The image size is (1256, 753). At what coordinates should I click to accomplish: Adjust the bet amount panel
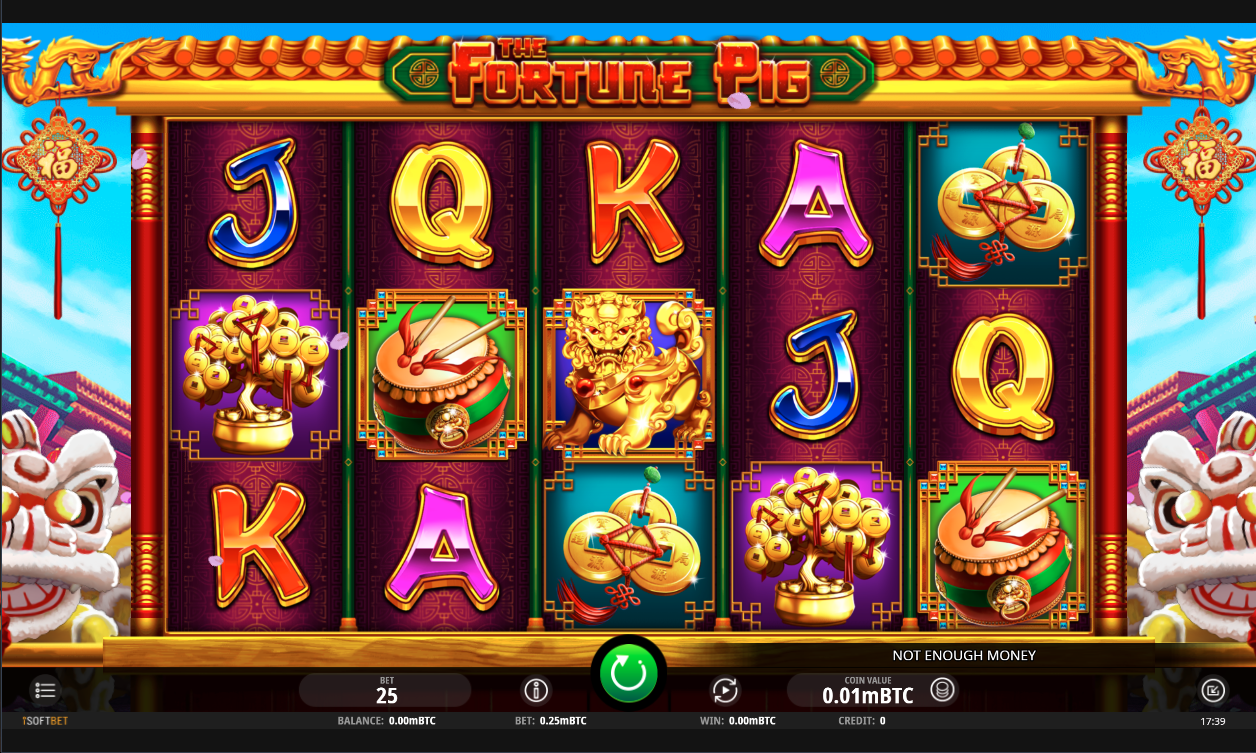click(386, 690)
